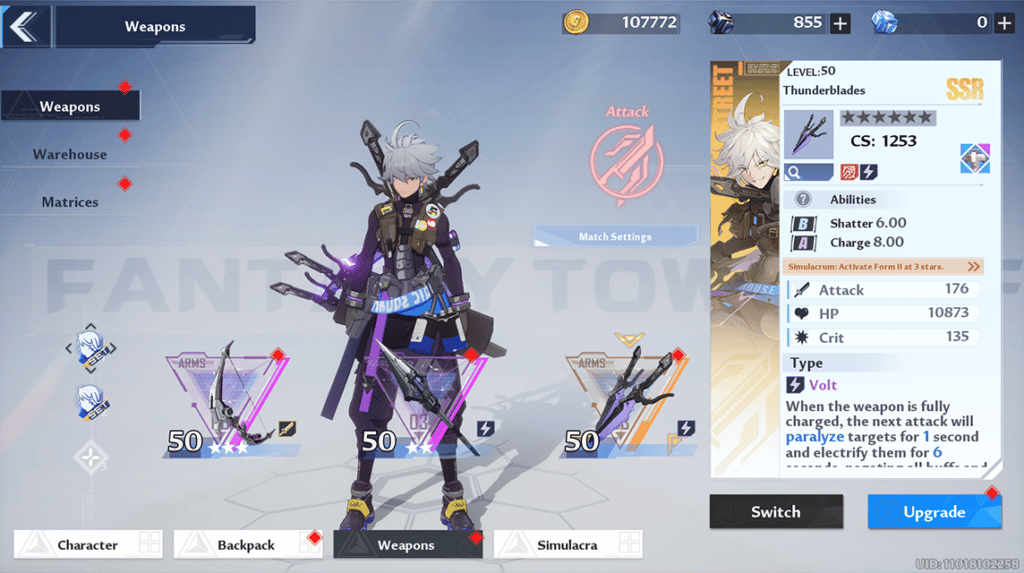
Task: View the Thunderblades weapon thumbnail
Action: coord(808,134)
